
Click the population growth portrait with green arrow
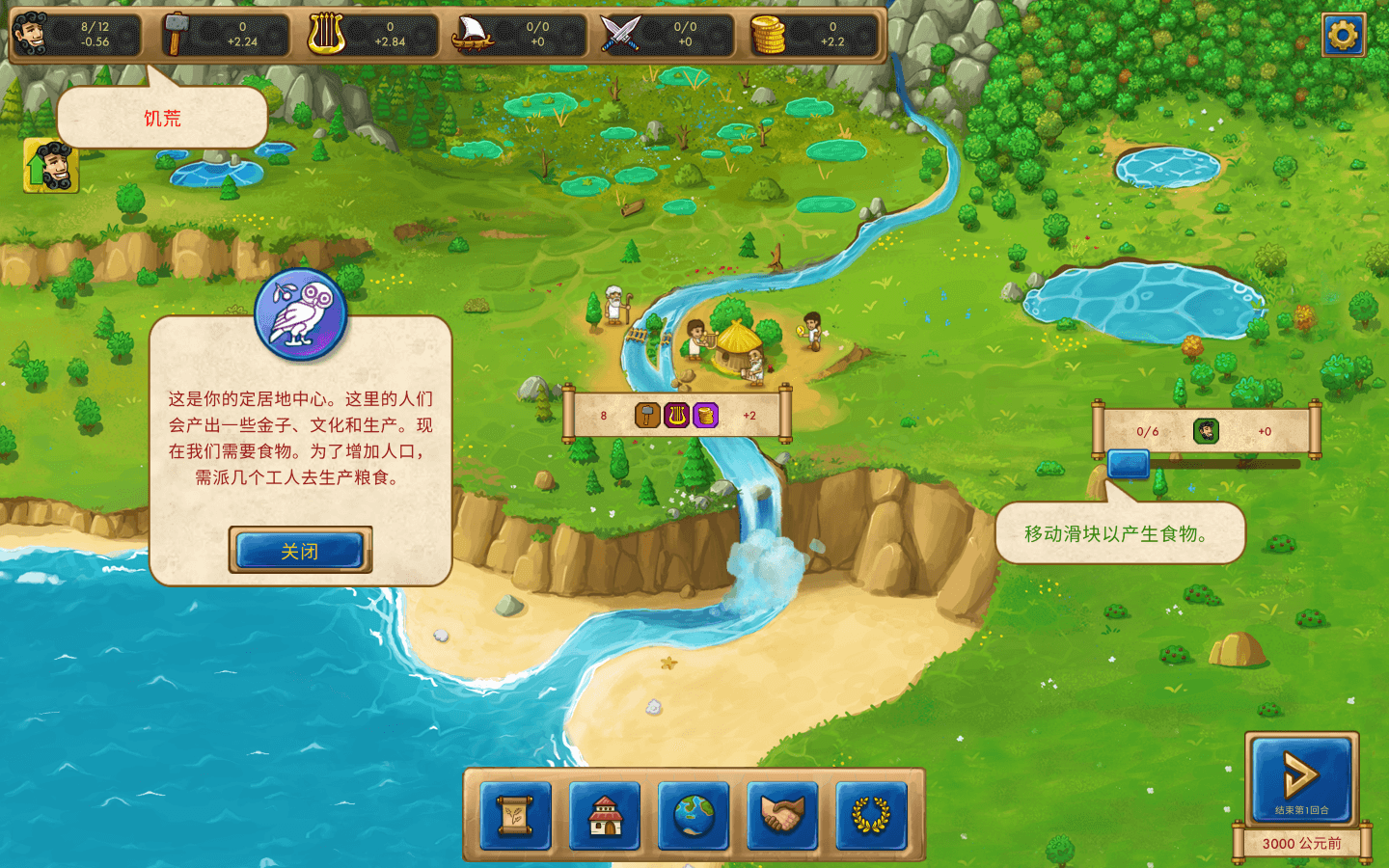tap(51, 166)
